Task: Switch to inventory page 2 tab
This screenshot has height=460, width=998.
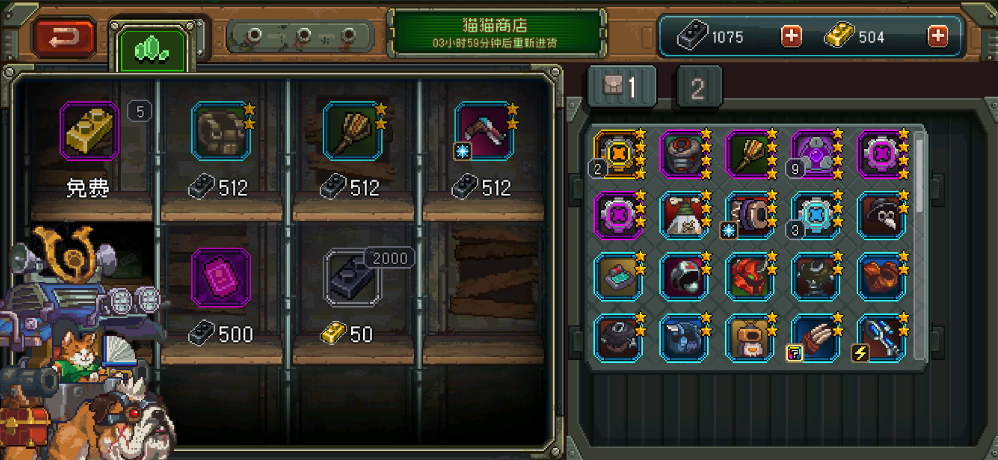Action: 698,89
